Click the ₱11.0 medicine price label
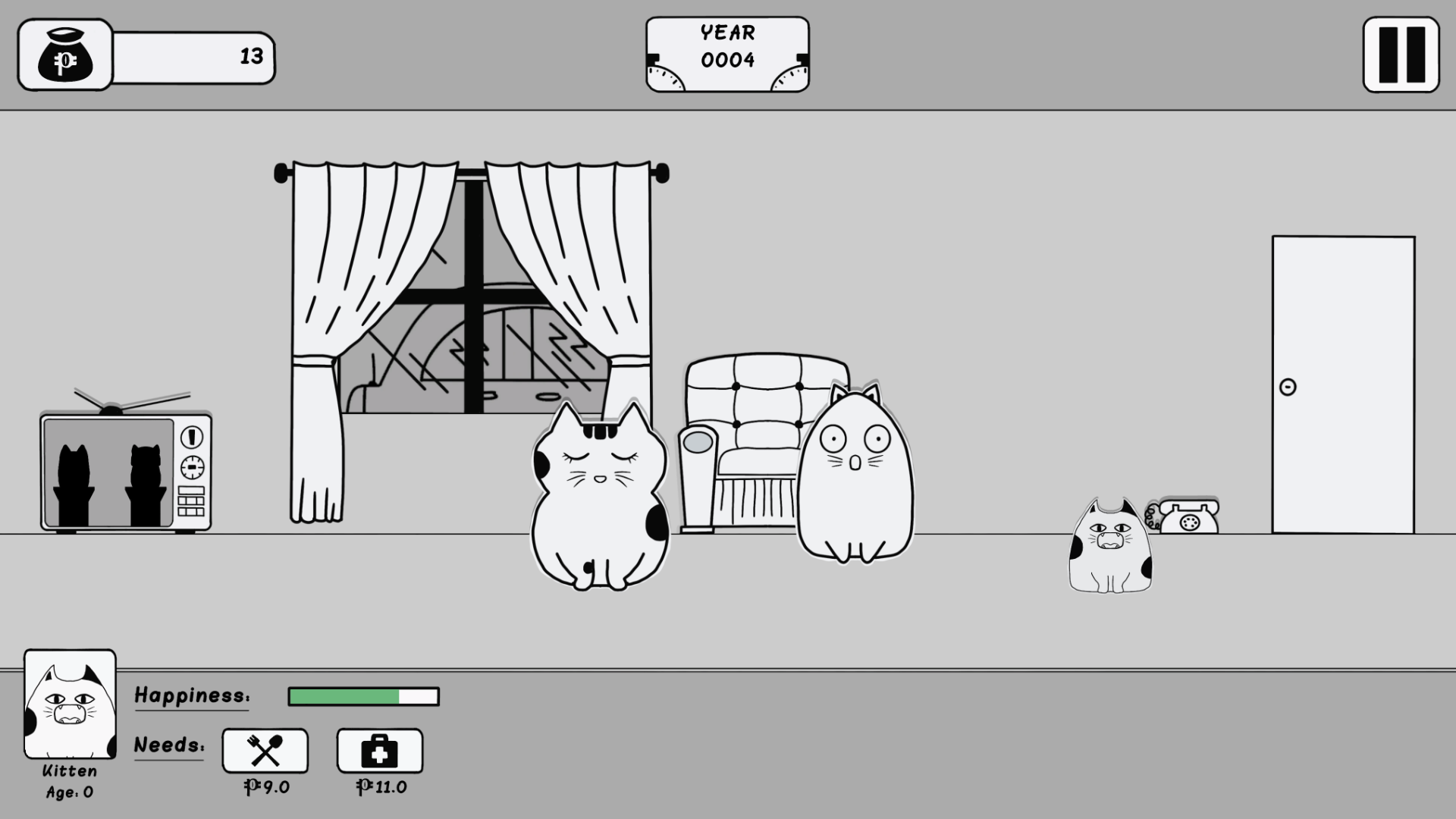1456x819 pixels. pyautogui.click(x=381, y=786)
